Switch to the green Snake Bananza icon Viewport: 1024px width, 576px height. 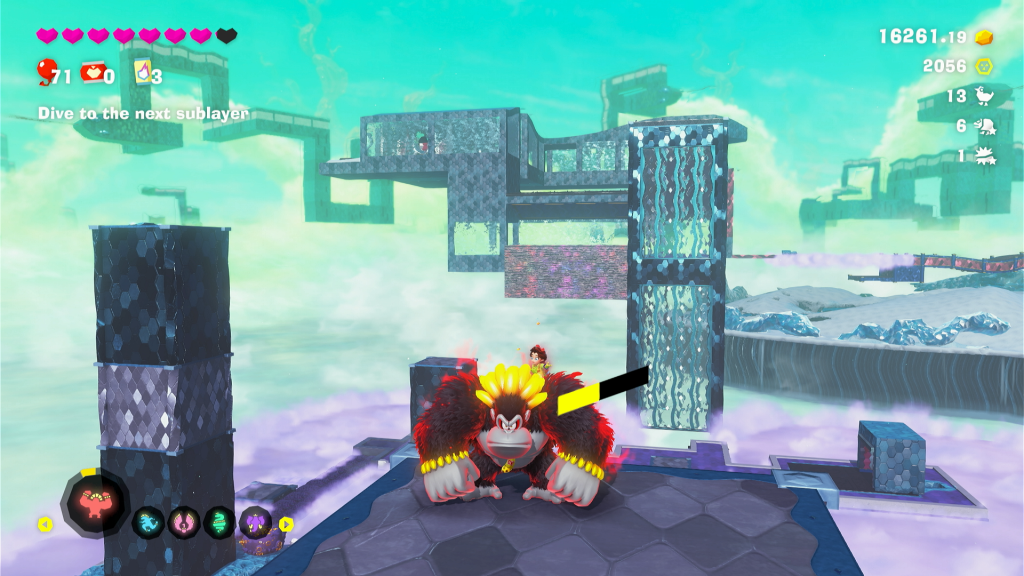(220, 522)
